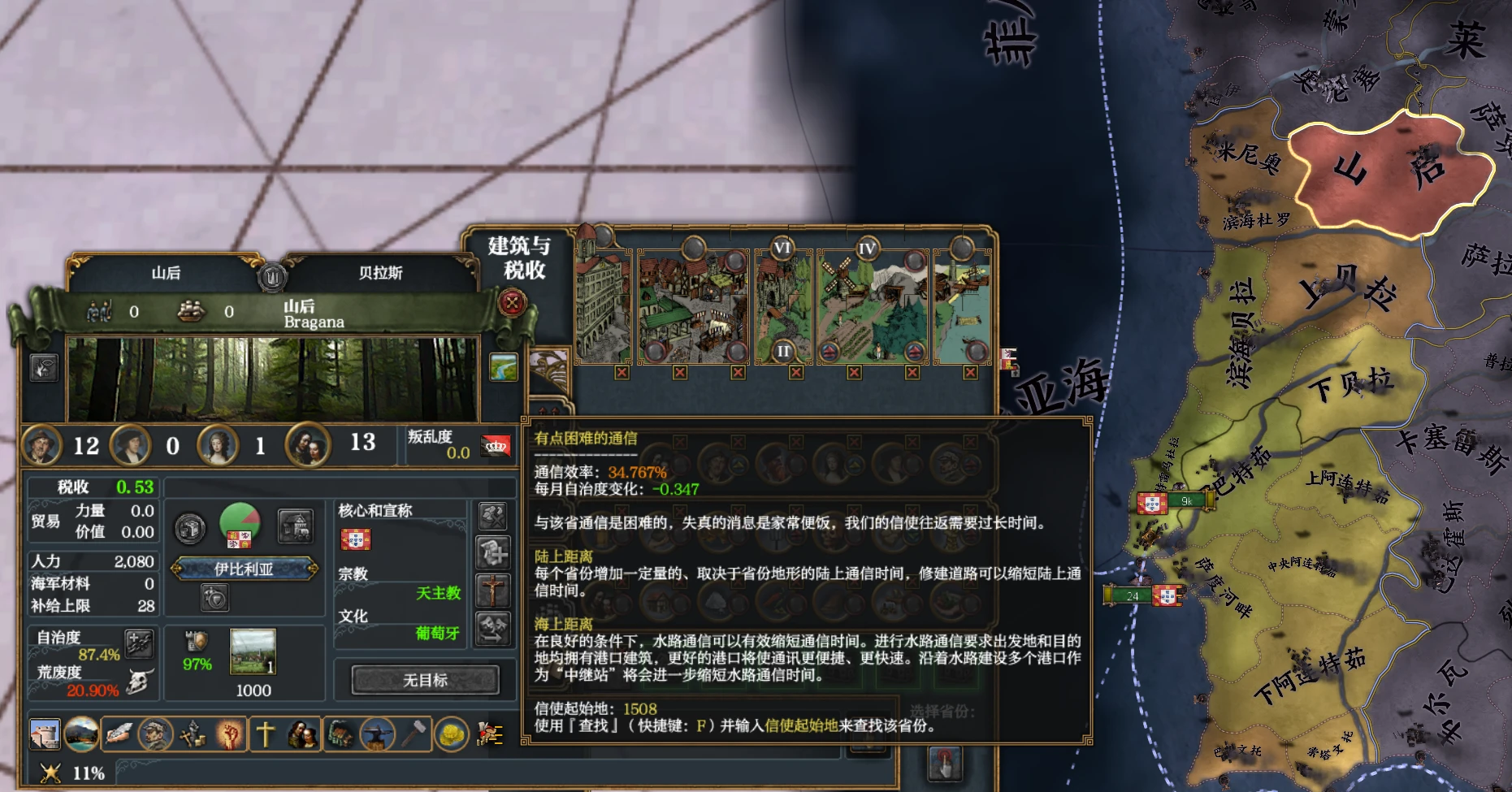This screenshot has height=792, width=1512.
Task: Select the 山后 province tab
Action: (x=166, y=273)
